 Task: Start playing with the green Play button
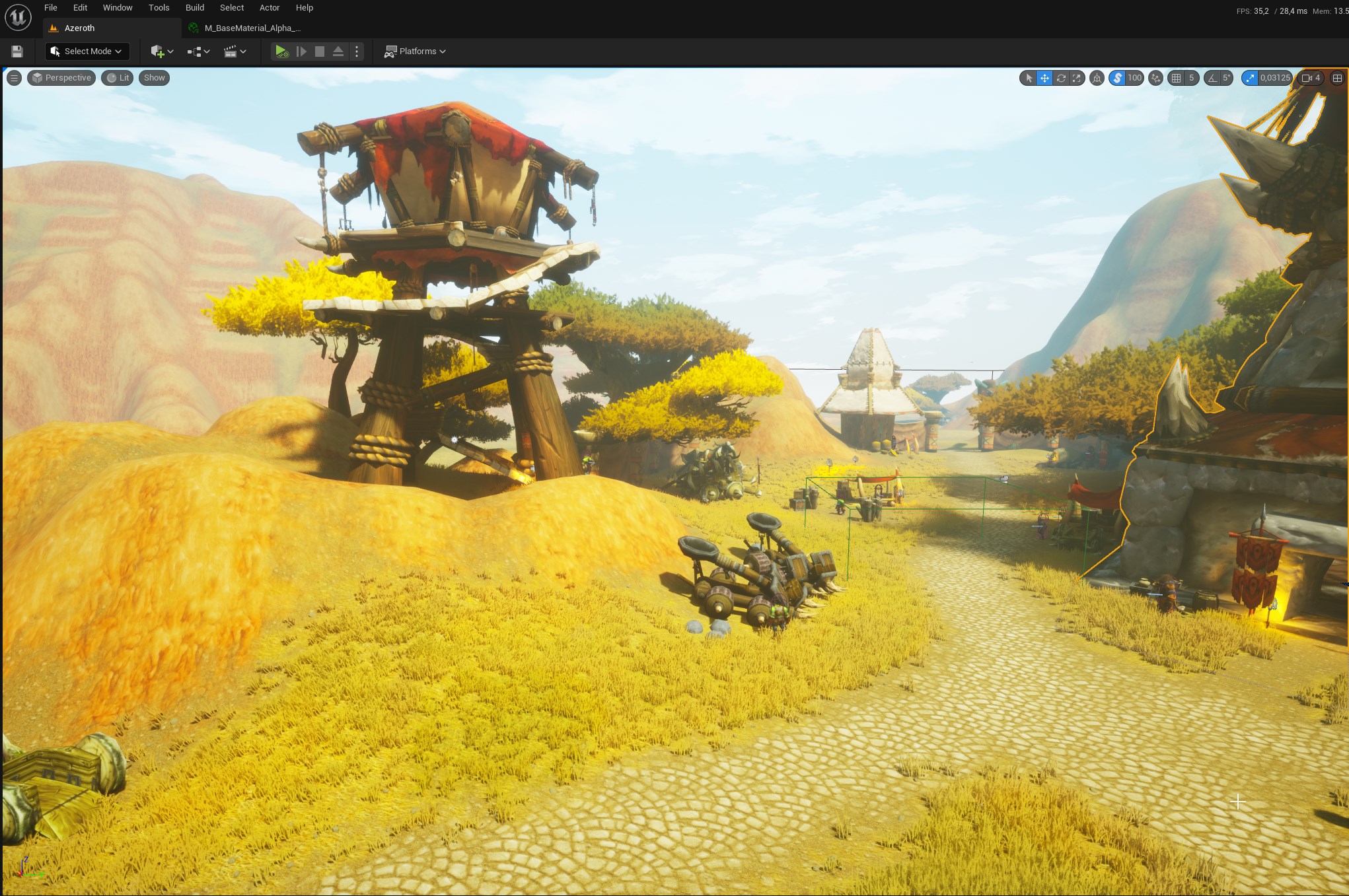click(x=281, y=52)
